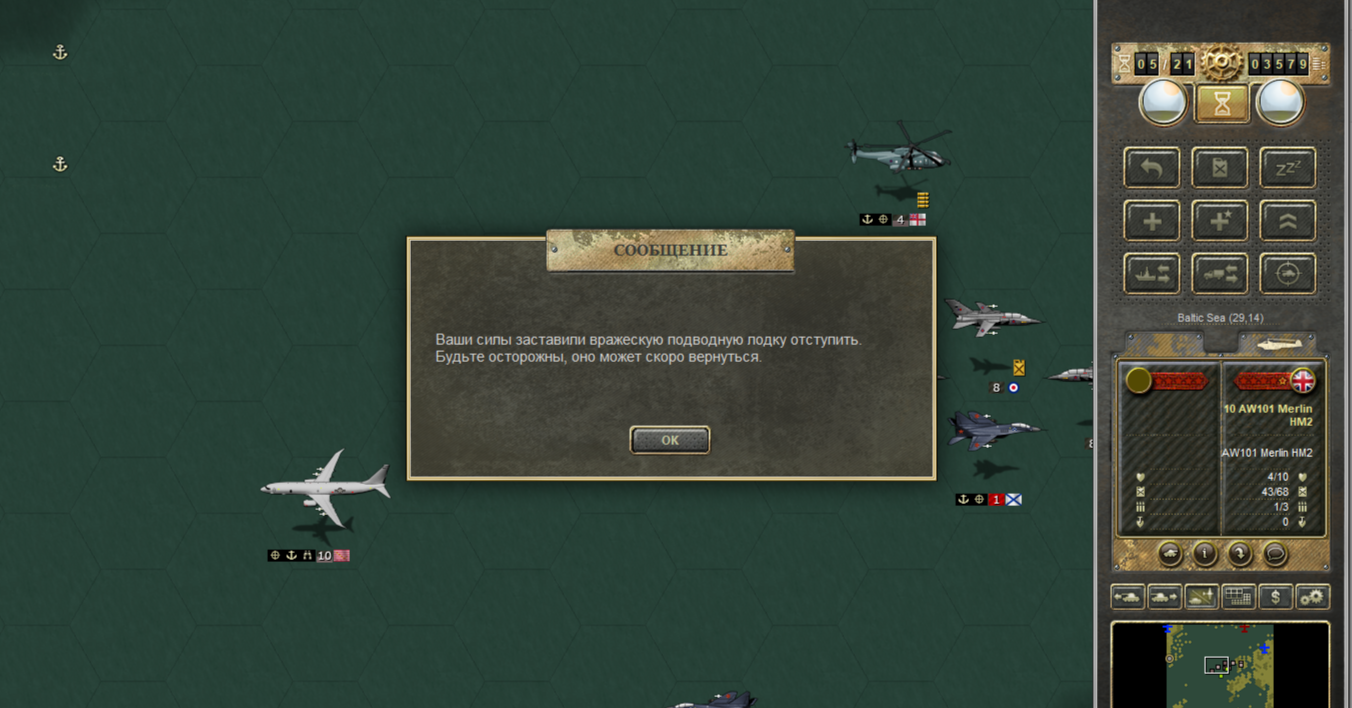Click the fuel canister supply button
Viewport: 1352px width, 708px height.
click(x=1220, y=168)
